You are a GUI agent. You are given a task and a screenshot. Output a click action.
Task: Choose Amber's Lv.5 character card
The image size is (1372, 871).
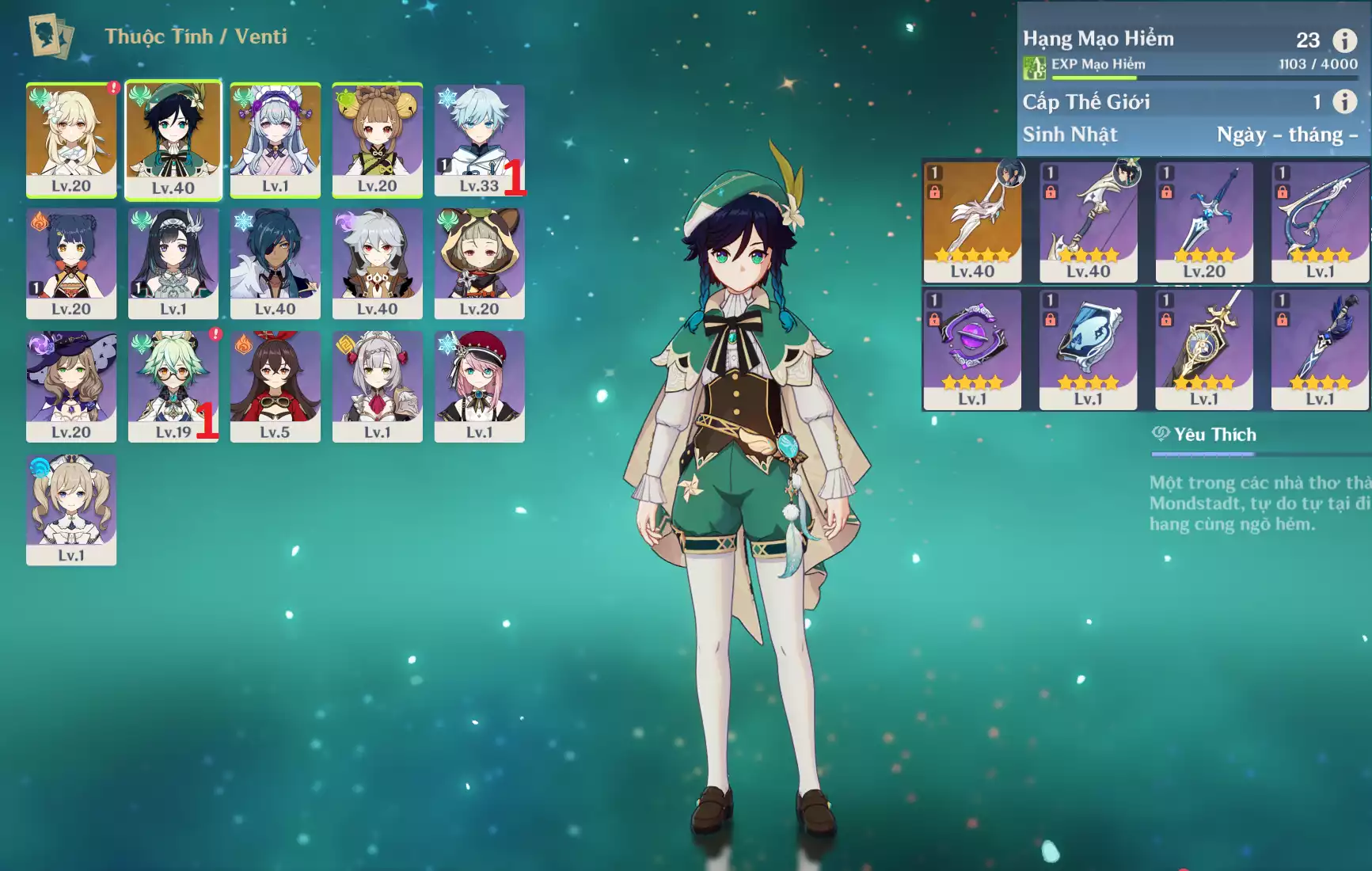click(275, 386)
